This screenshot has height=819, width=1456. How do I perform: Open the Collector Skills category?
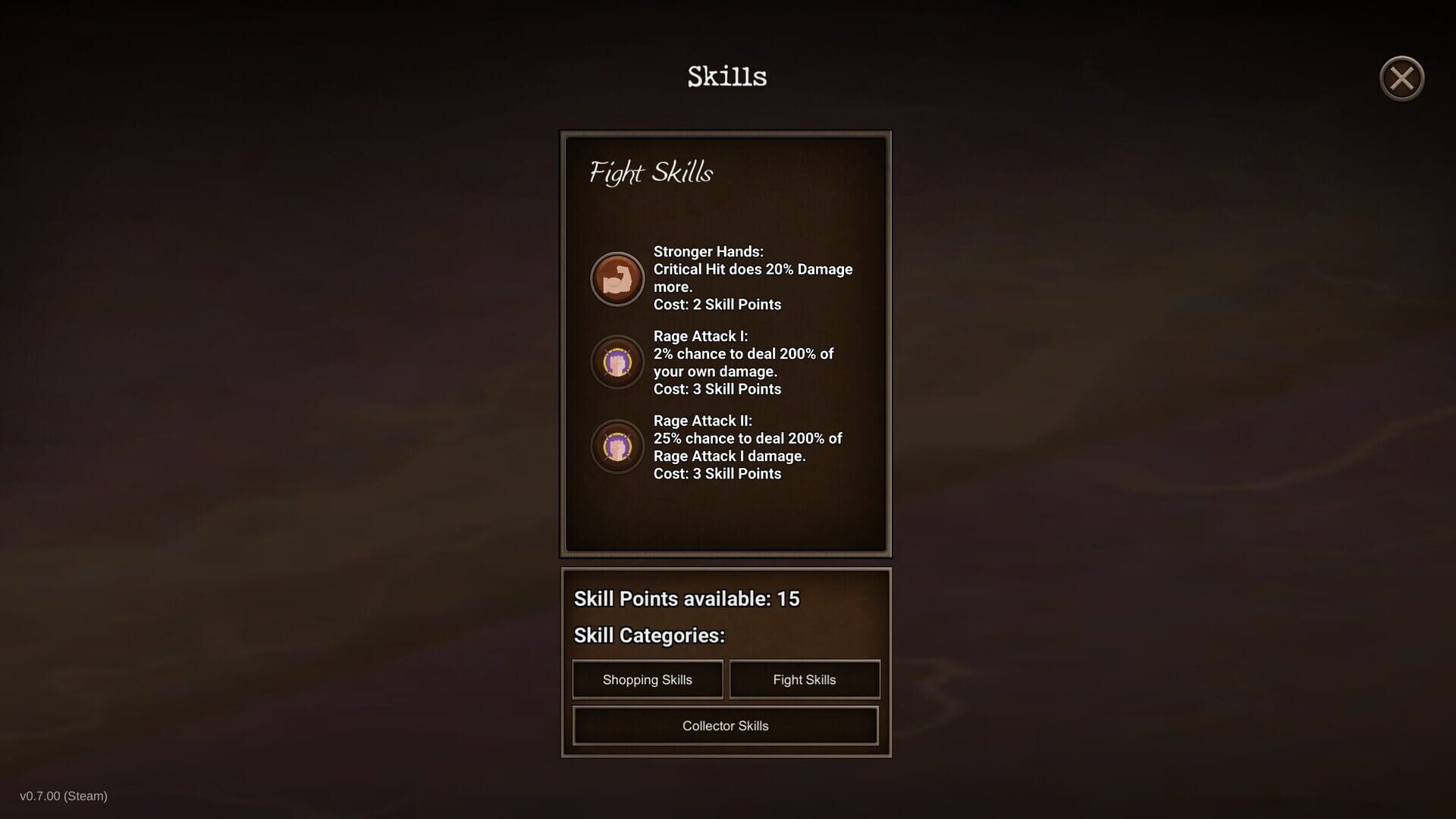point(725,725)
